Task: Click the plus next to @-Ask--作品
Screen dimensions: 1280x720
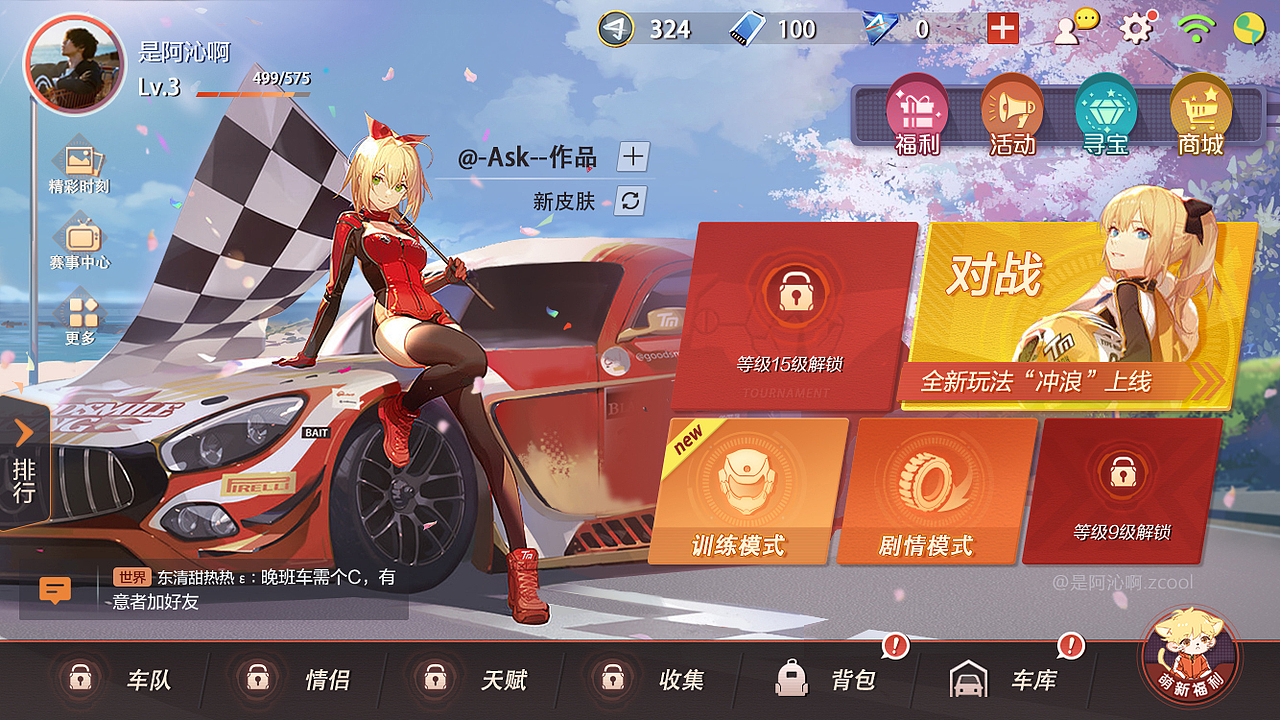Action: (632, 157)
